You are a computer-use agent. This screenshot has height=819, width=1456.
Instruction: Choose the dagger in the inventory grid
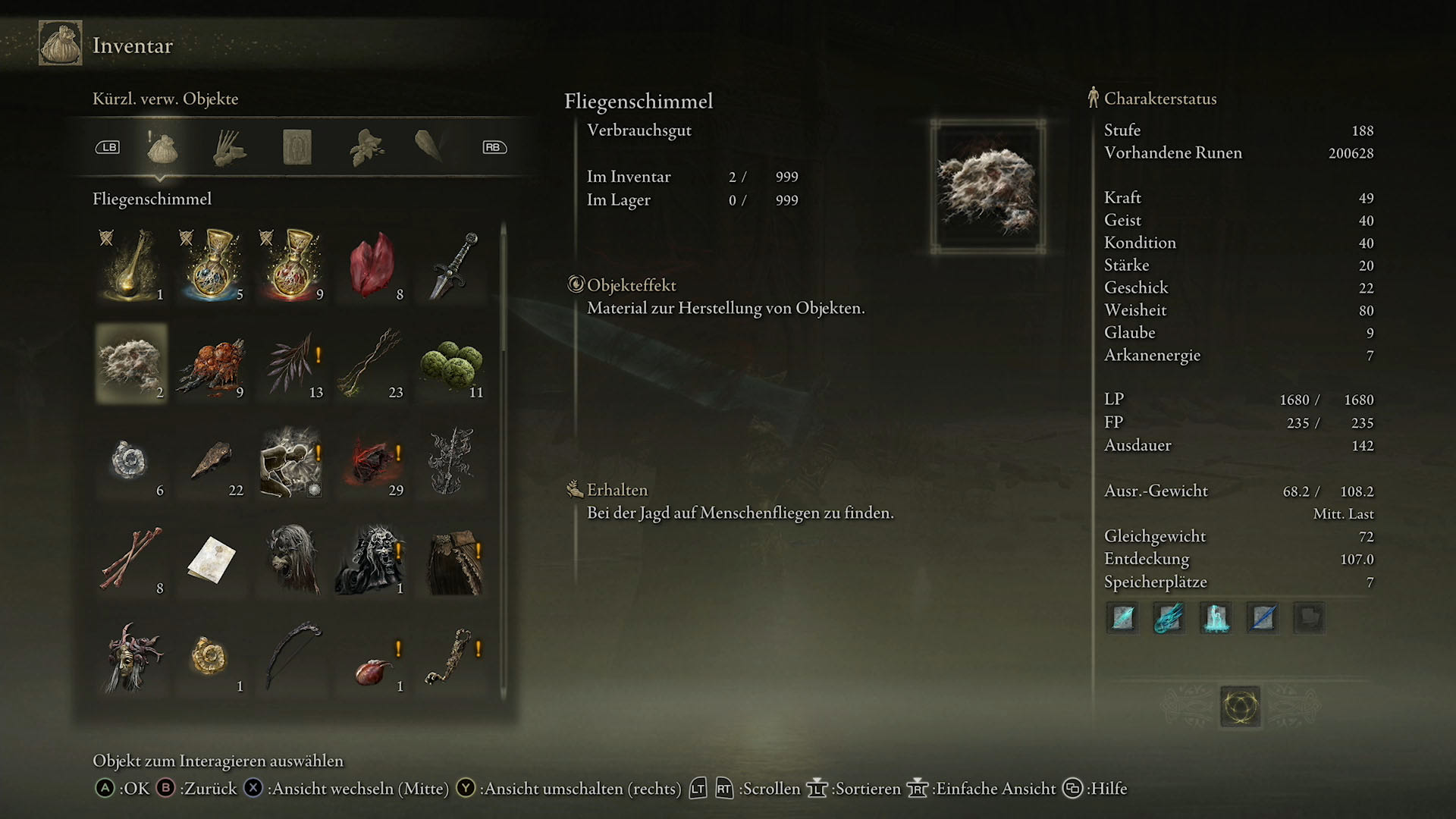[x=452, y=265]
